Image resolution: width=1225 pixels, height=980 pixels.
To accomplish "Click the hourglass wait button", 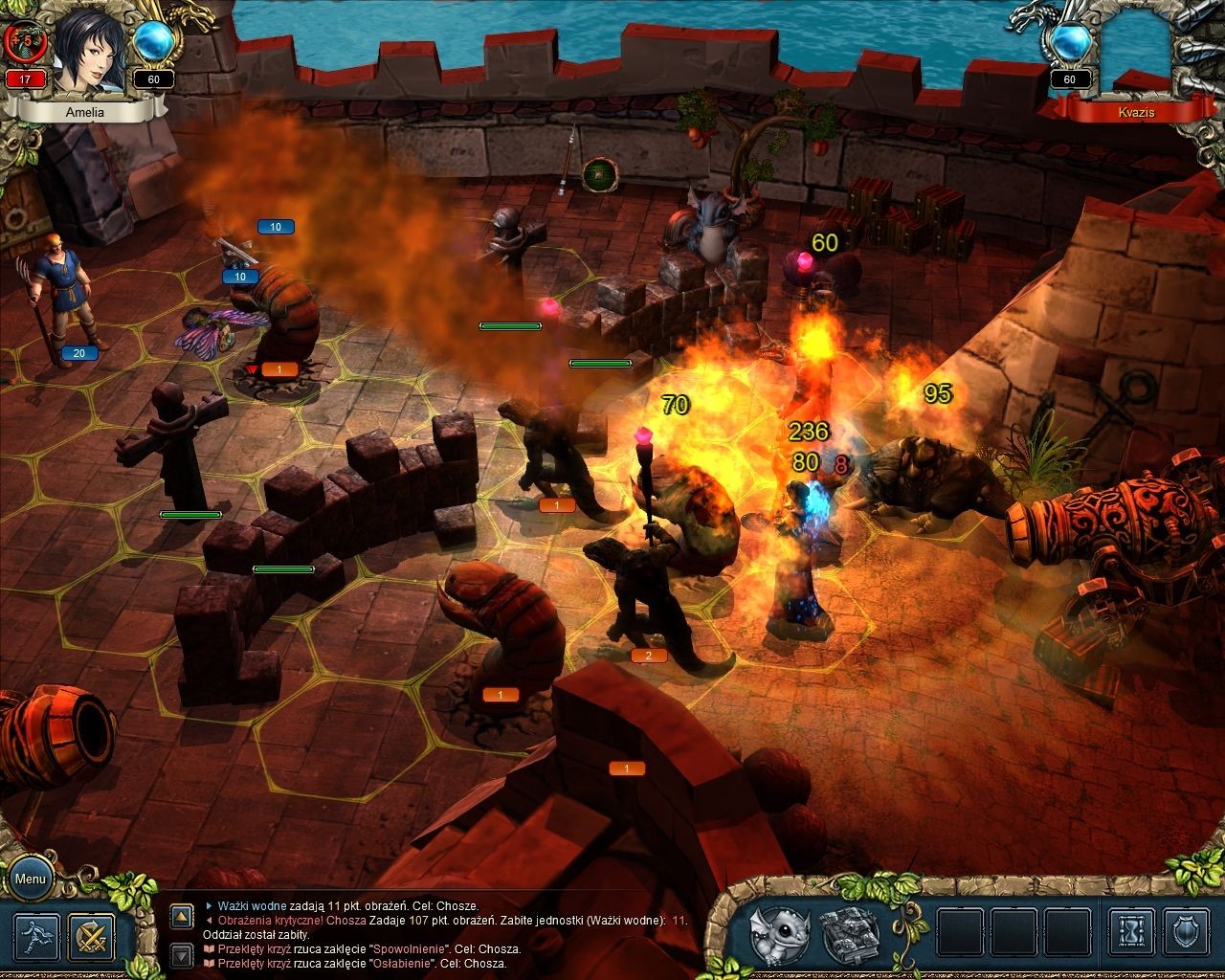I will (x=1130, y=935).
